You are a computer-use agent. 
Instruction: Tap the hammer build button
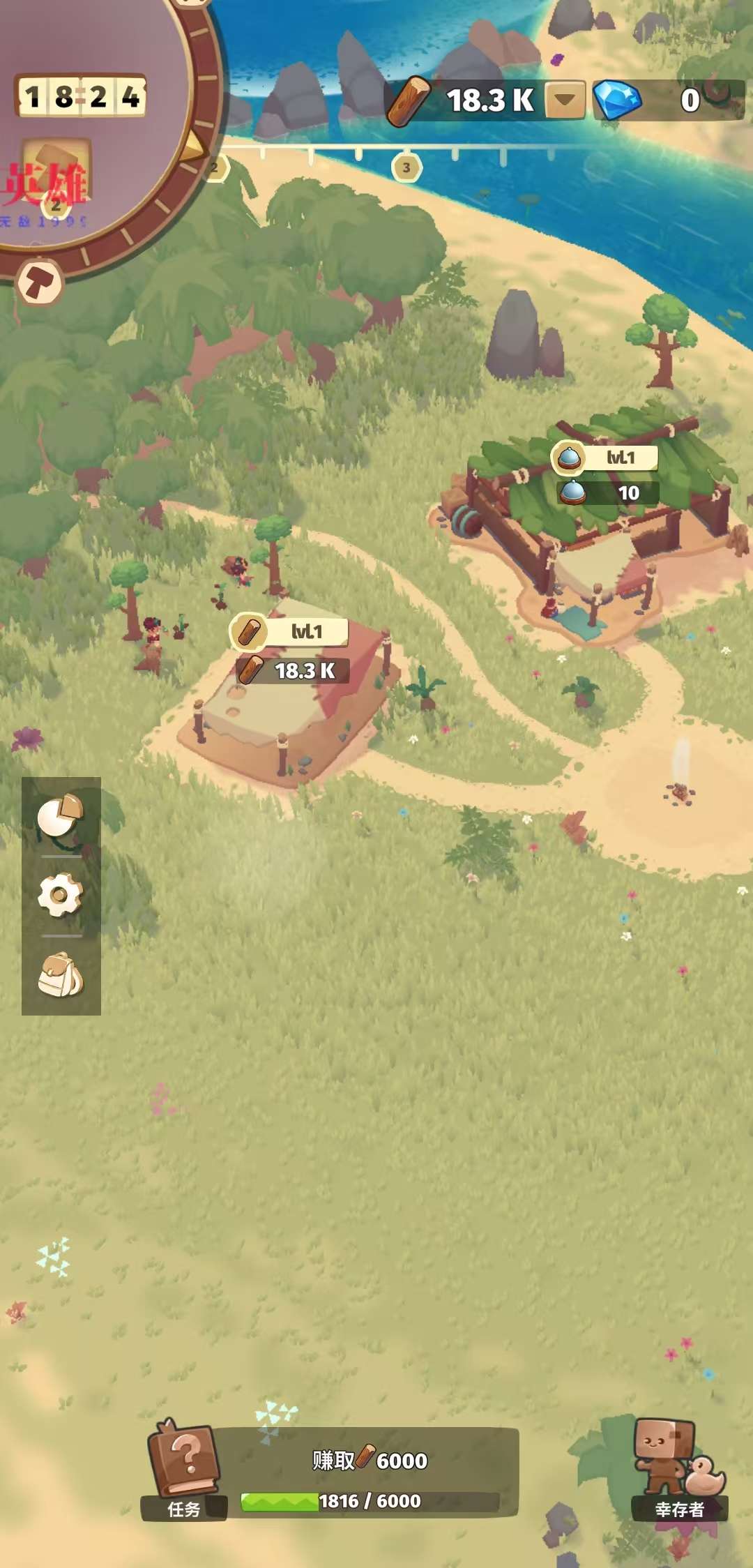[x=40, y=283]
